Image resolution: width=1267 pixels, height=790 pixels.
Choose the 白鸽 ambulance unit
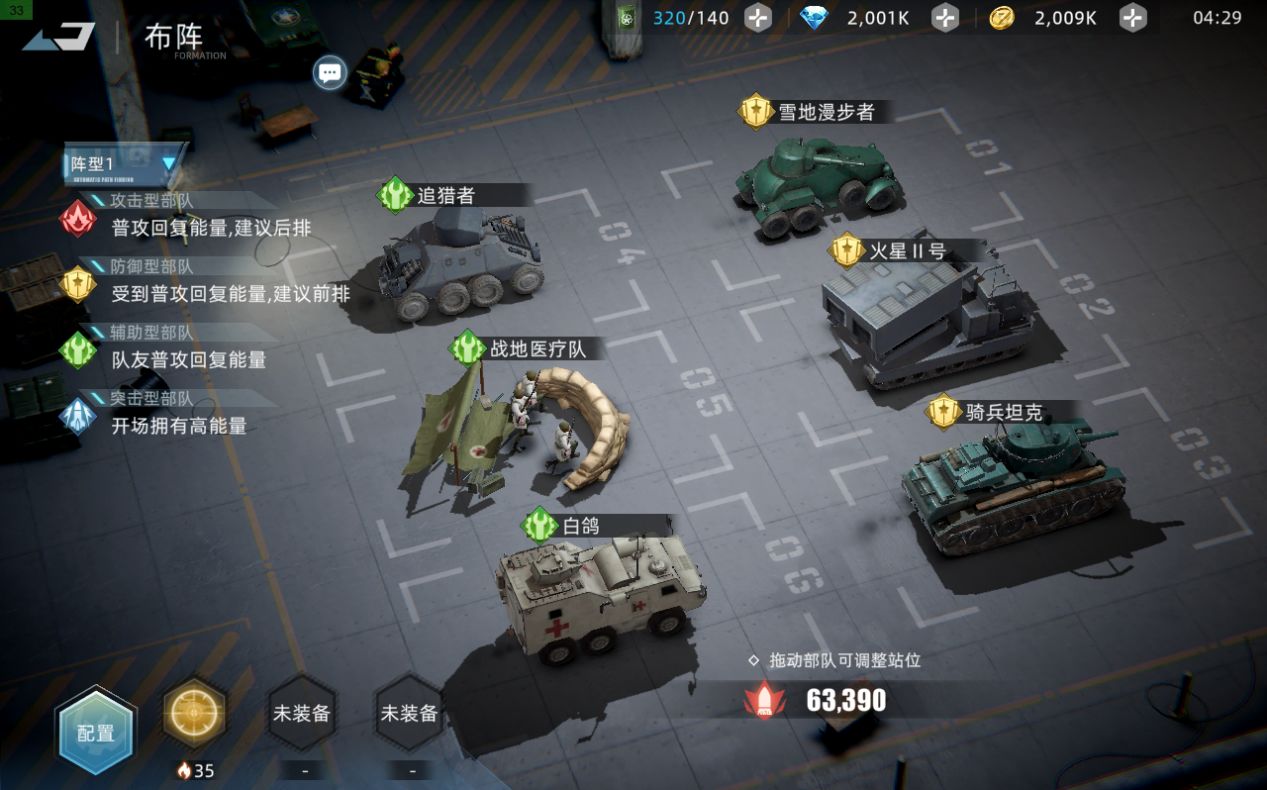click(x=600, y=595)
